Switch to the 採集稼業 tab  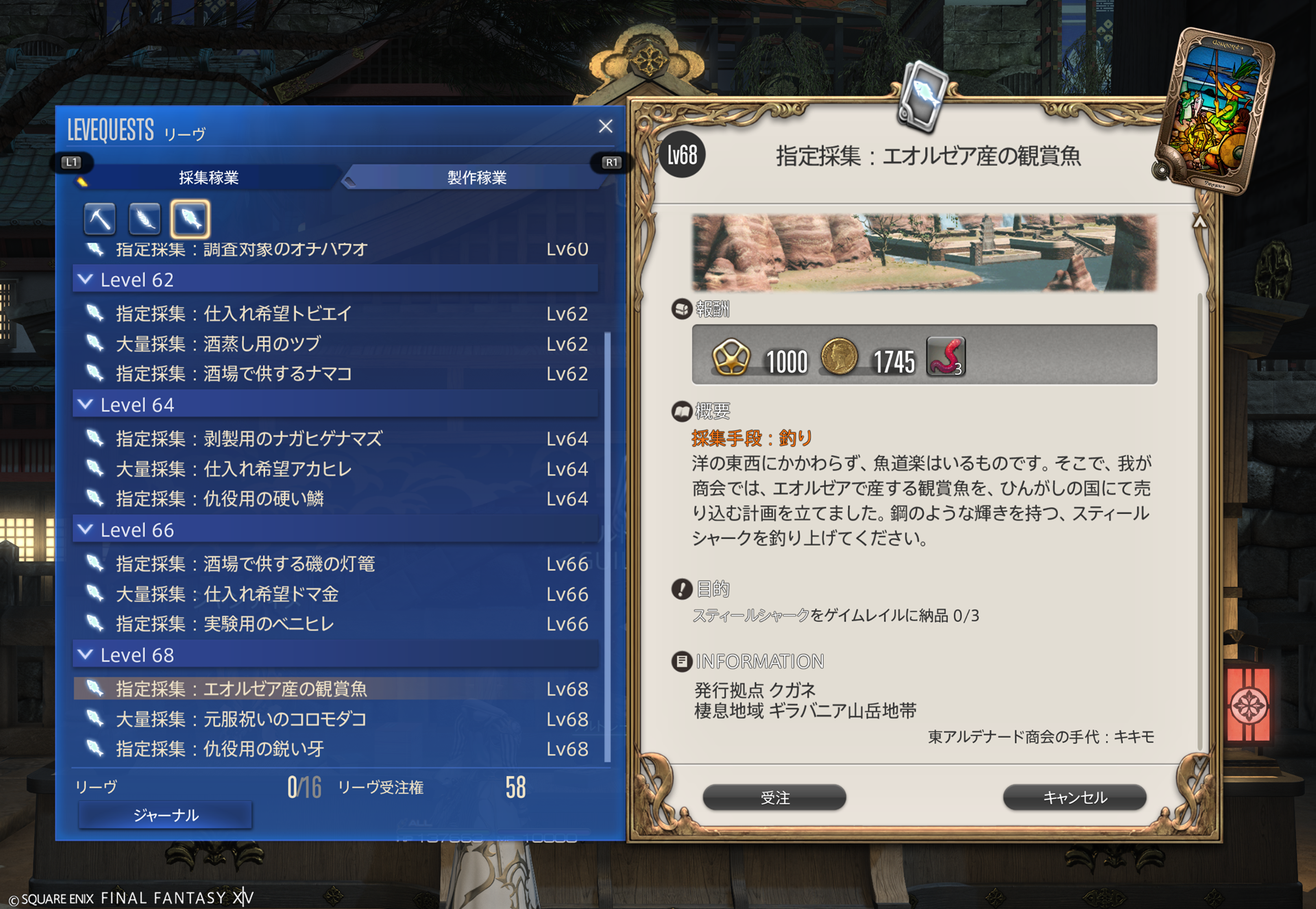tap(208, 178)
